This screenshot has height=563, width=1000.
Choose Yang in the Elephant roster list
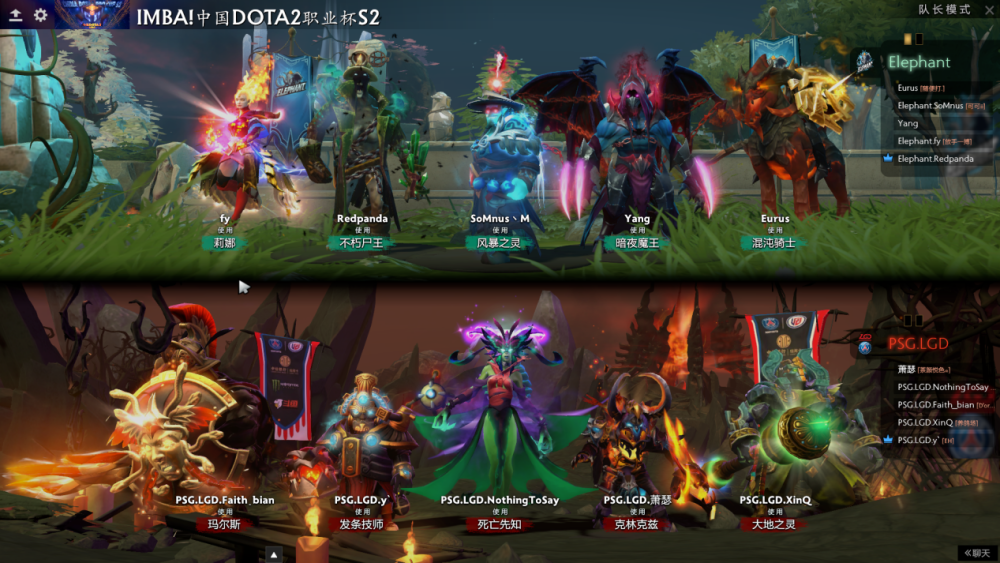pos(908,123)
